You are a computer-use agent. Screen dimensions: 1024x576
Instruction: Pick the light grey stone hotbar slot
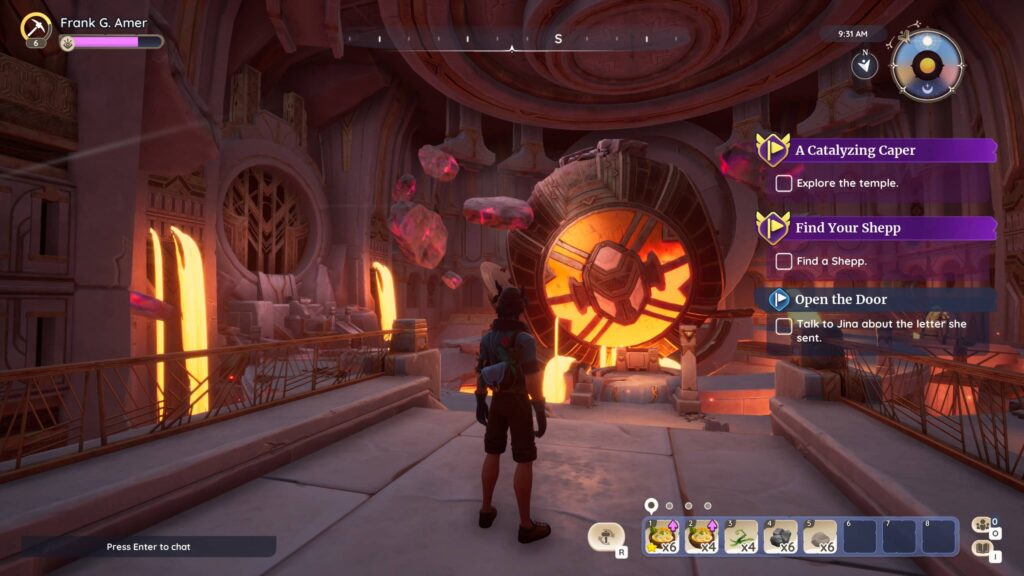(x=820, y=537)
